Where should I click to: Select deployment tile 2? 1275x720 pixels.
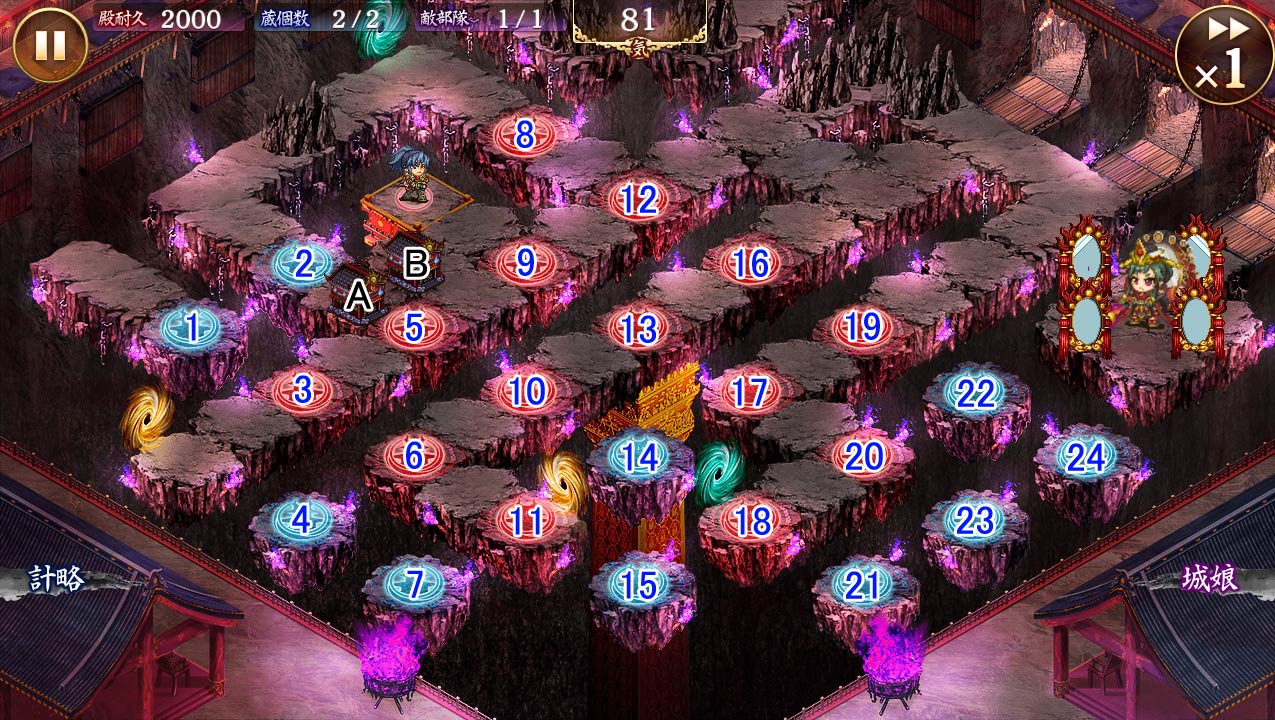[301, 264]
